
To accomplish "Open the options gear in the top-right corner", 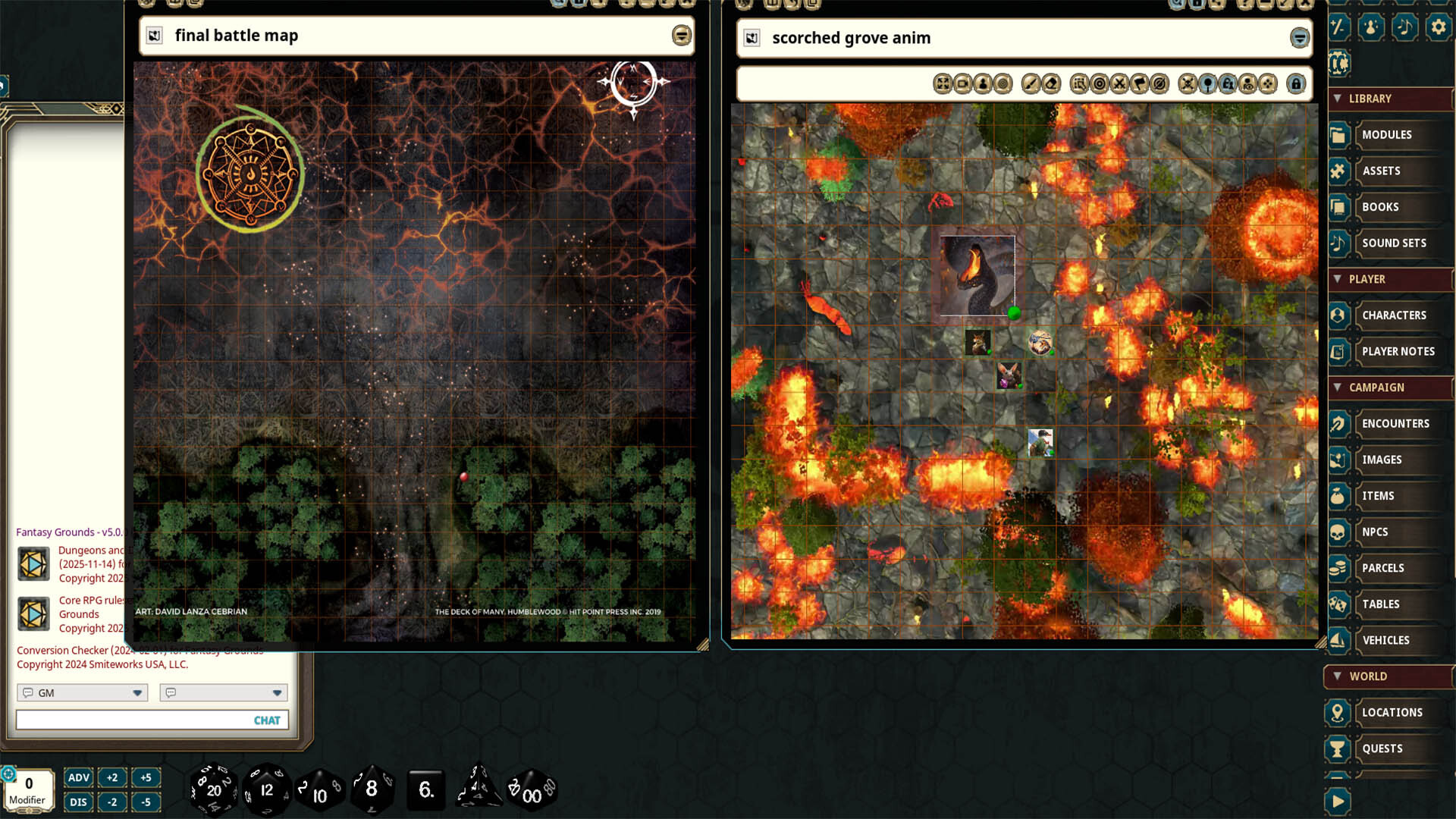I will (1439, 27).
